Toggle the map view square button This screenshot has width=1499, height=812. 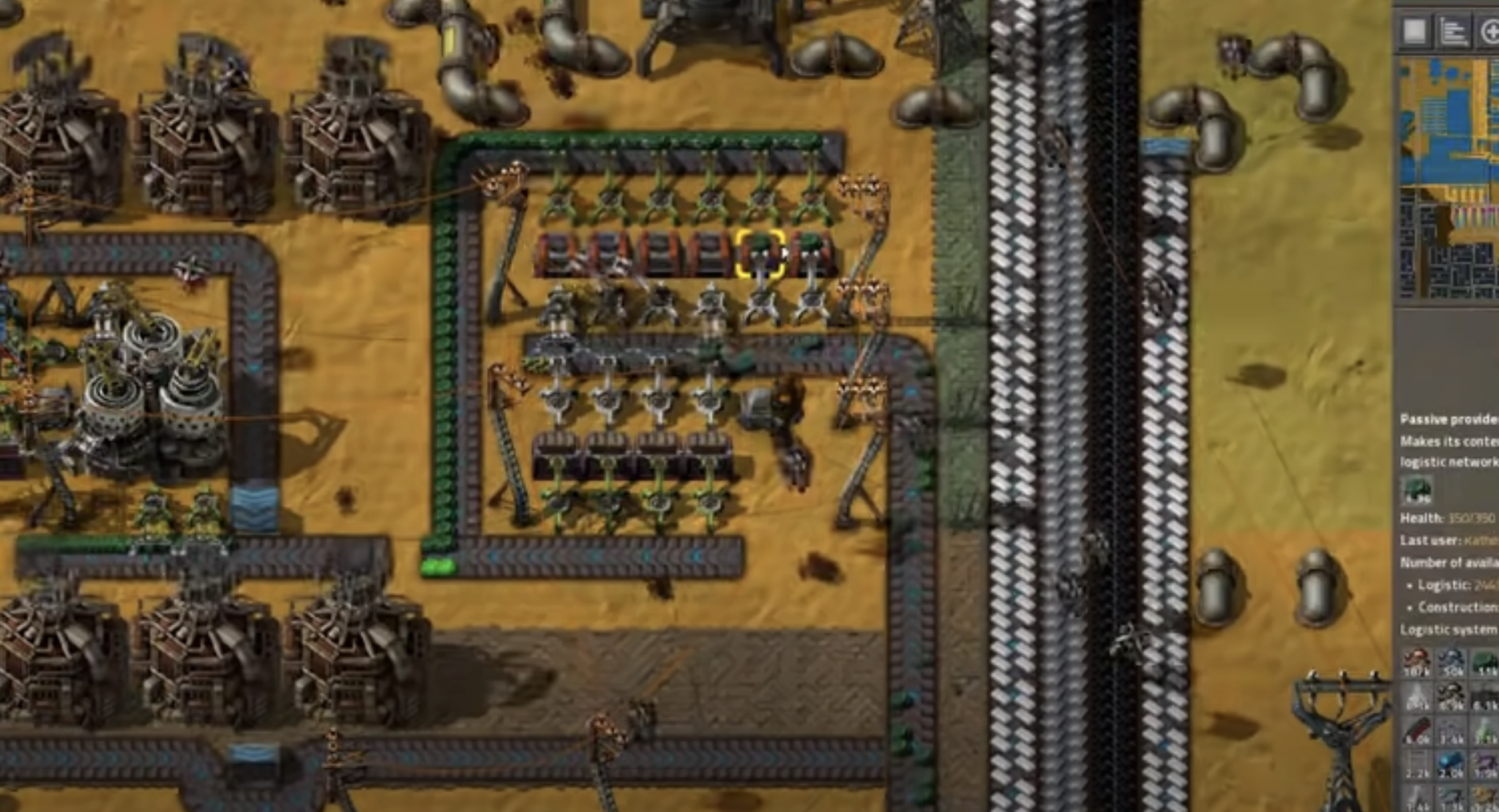point(1415,29)
